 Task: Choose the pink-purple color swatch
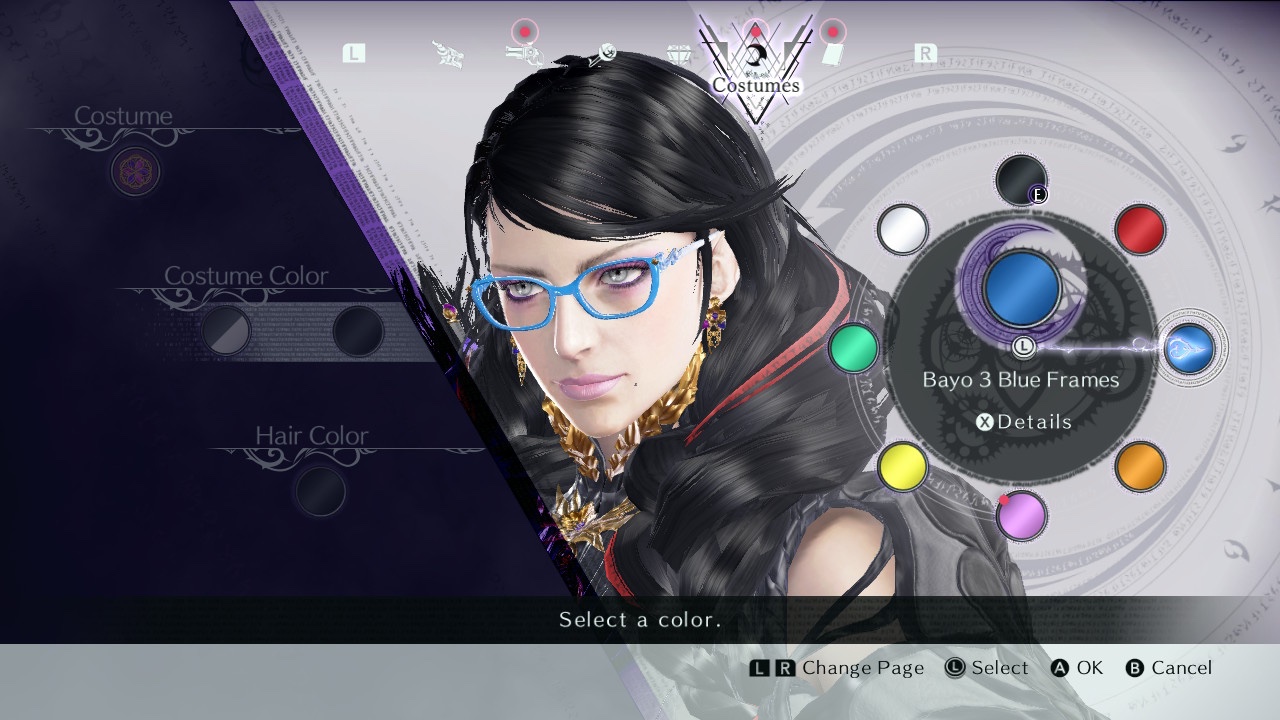pyautogui.click(x=1021, y=516)
